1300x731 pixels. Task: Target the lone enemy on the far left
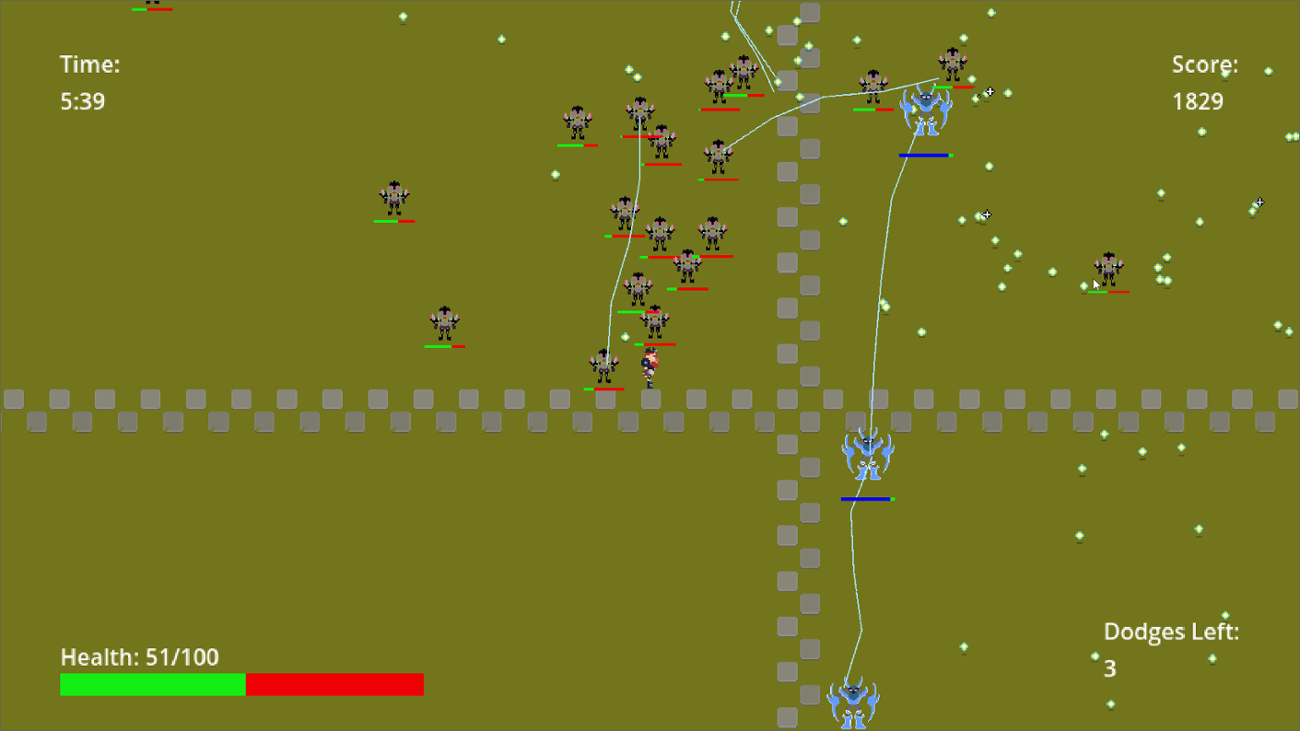point(394,197)
